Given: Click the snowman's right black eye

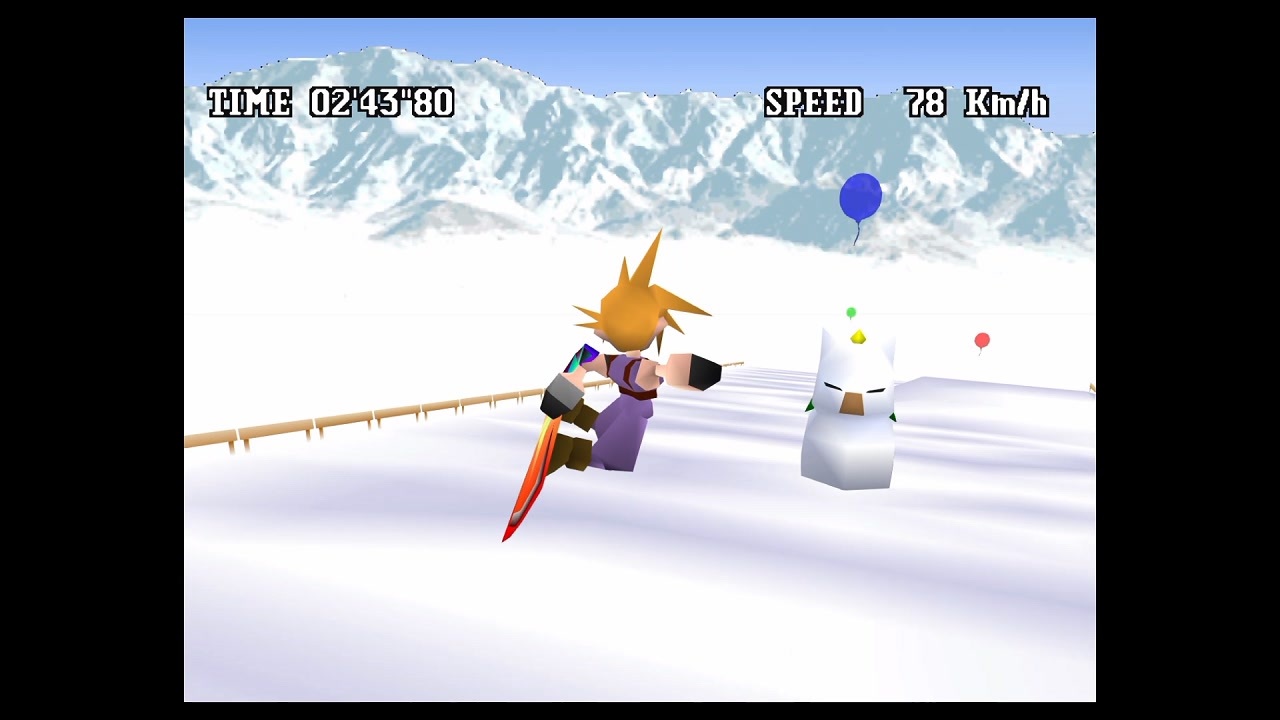Looking at the screenshot, I should [x=875, y=392].
